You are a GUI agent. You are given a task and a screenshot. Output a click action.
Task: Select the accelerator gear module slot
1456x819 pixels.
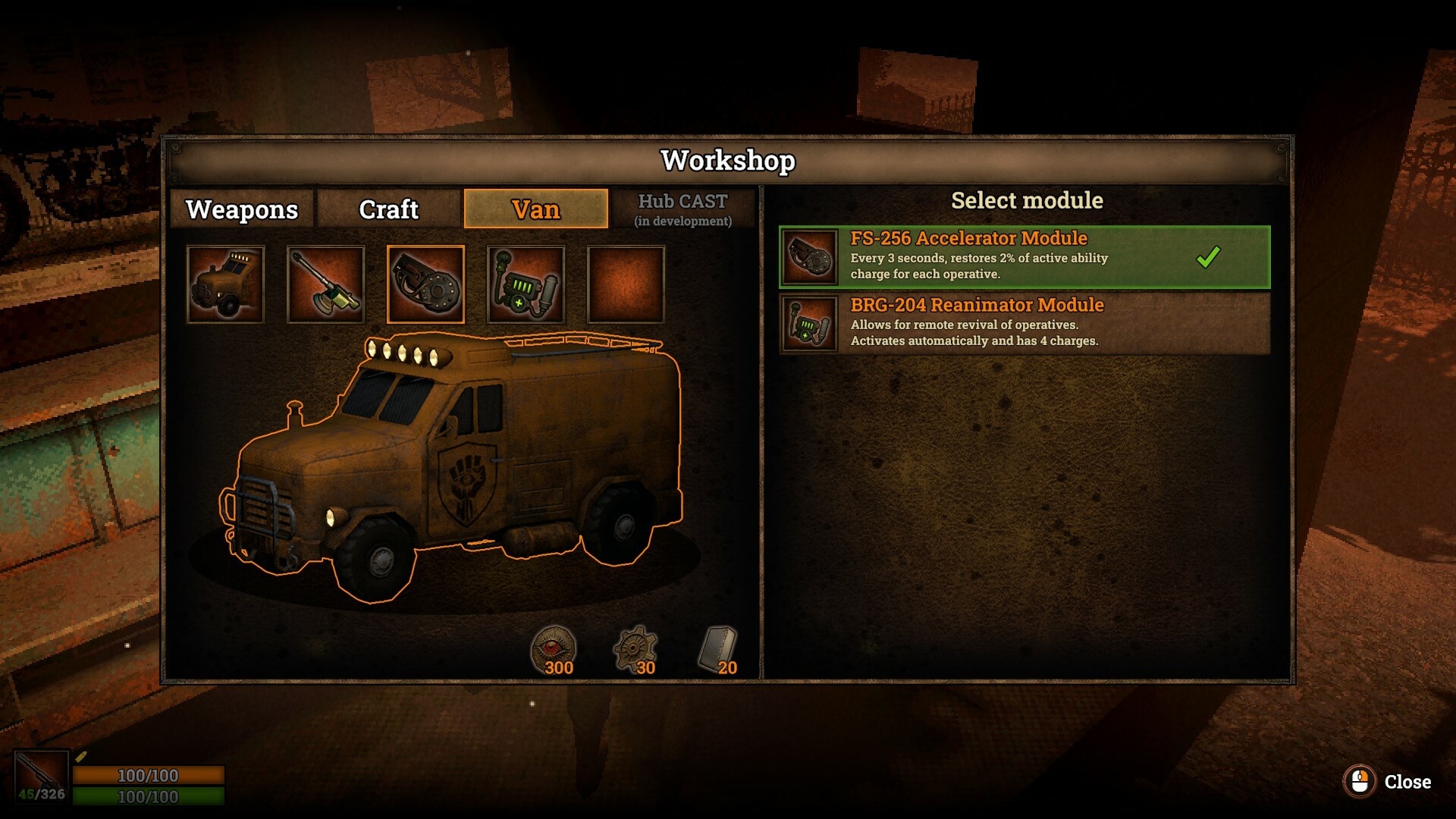pos(425,284)
